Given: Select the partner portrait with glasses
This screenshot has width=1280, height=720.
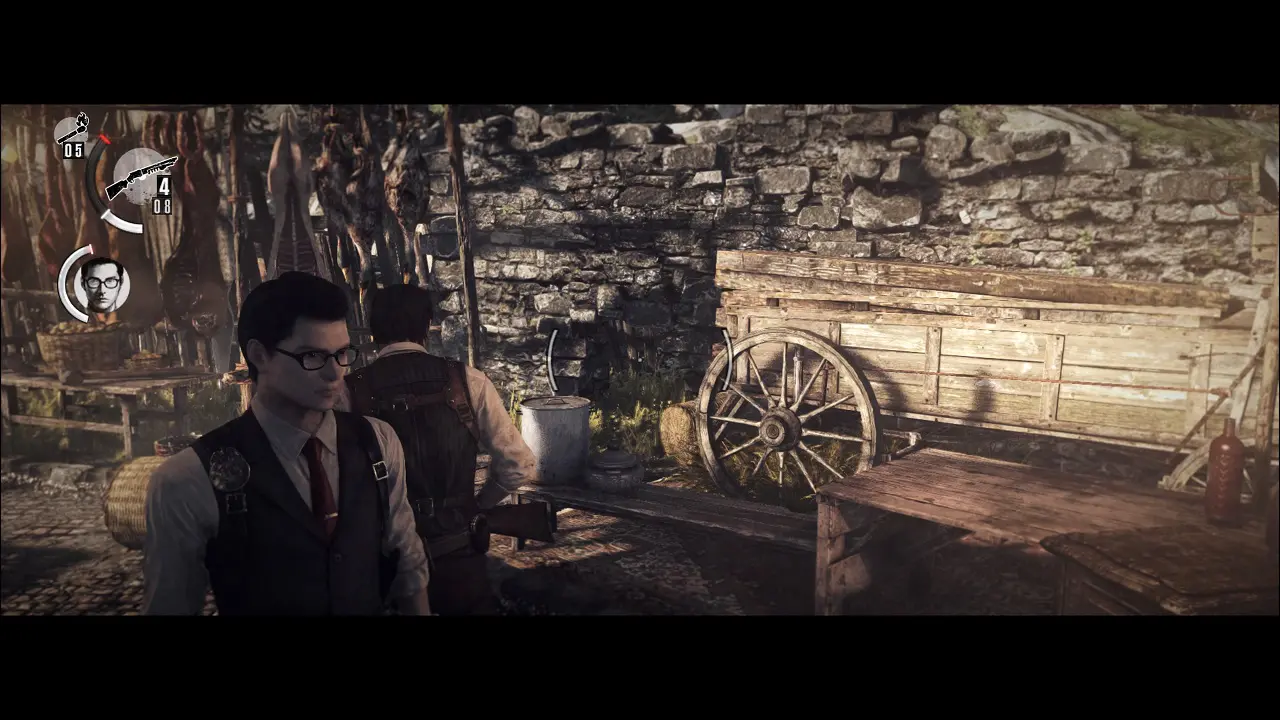Looking at the screenshot, I should click(102, 284).
